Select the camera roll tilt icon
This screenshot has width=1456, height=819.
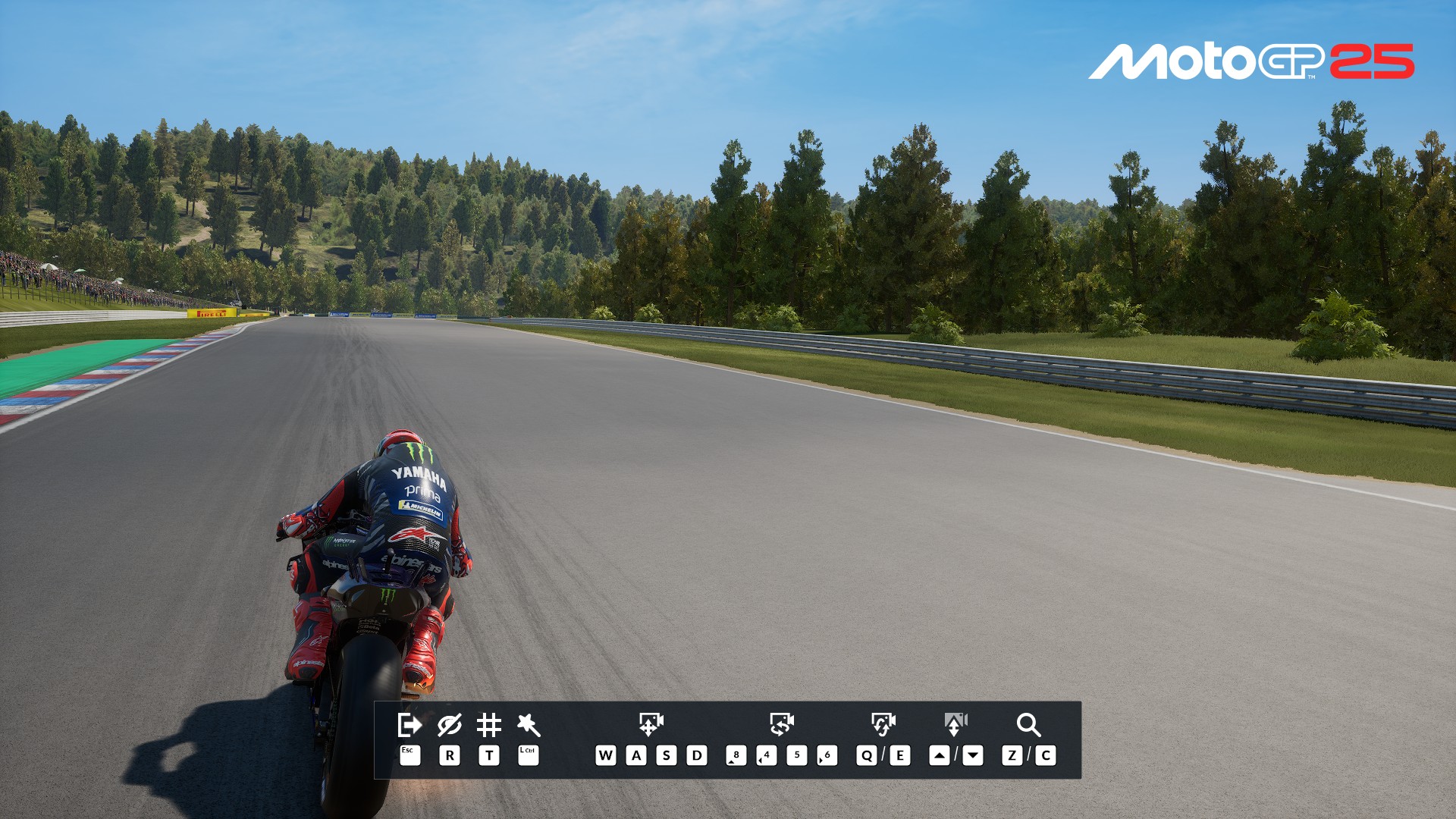click(883, 724)
